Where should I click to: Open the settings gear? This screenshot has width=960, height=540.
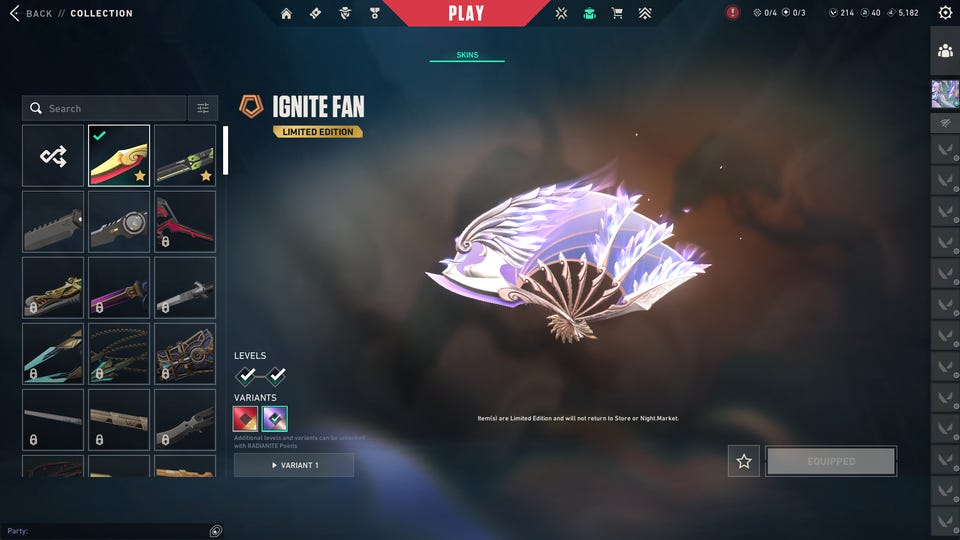tap(945, 13)
